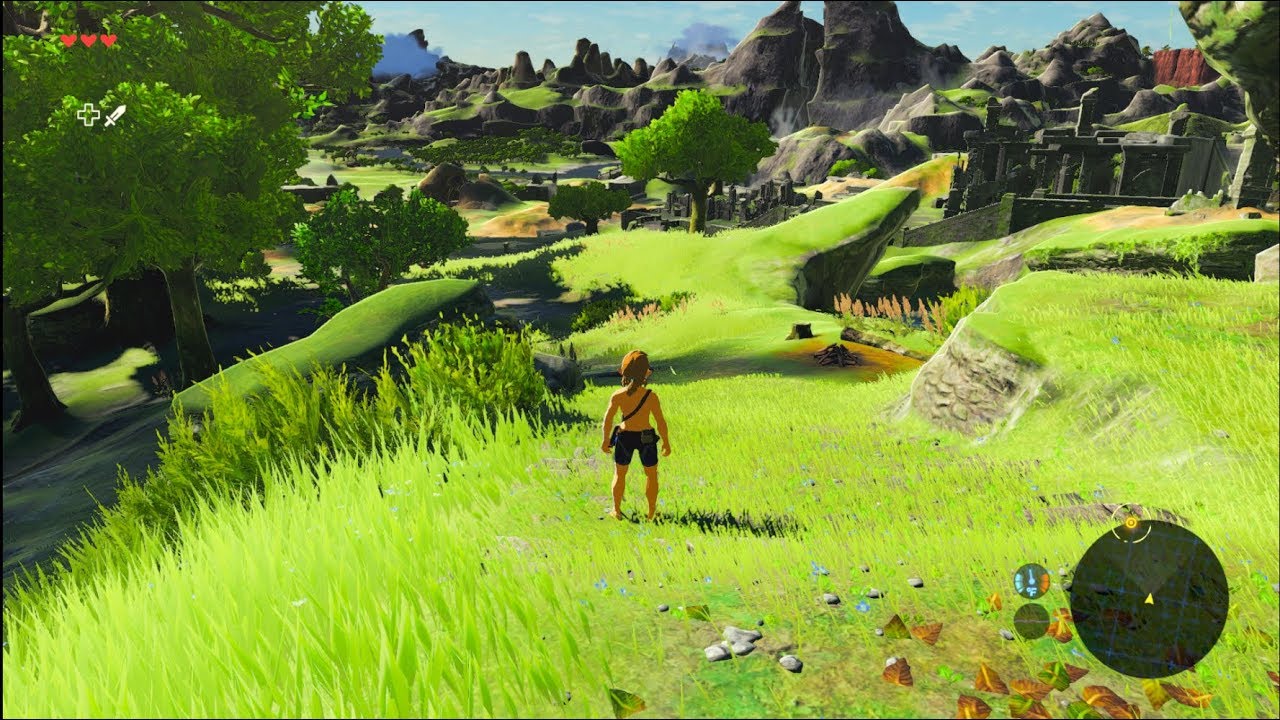Click the D-pad plus icon
The width and height of the screenshot is (1280, 720).
[x=89, y=115]
